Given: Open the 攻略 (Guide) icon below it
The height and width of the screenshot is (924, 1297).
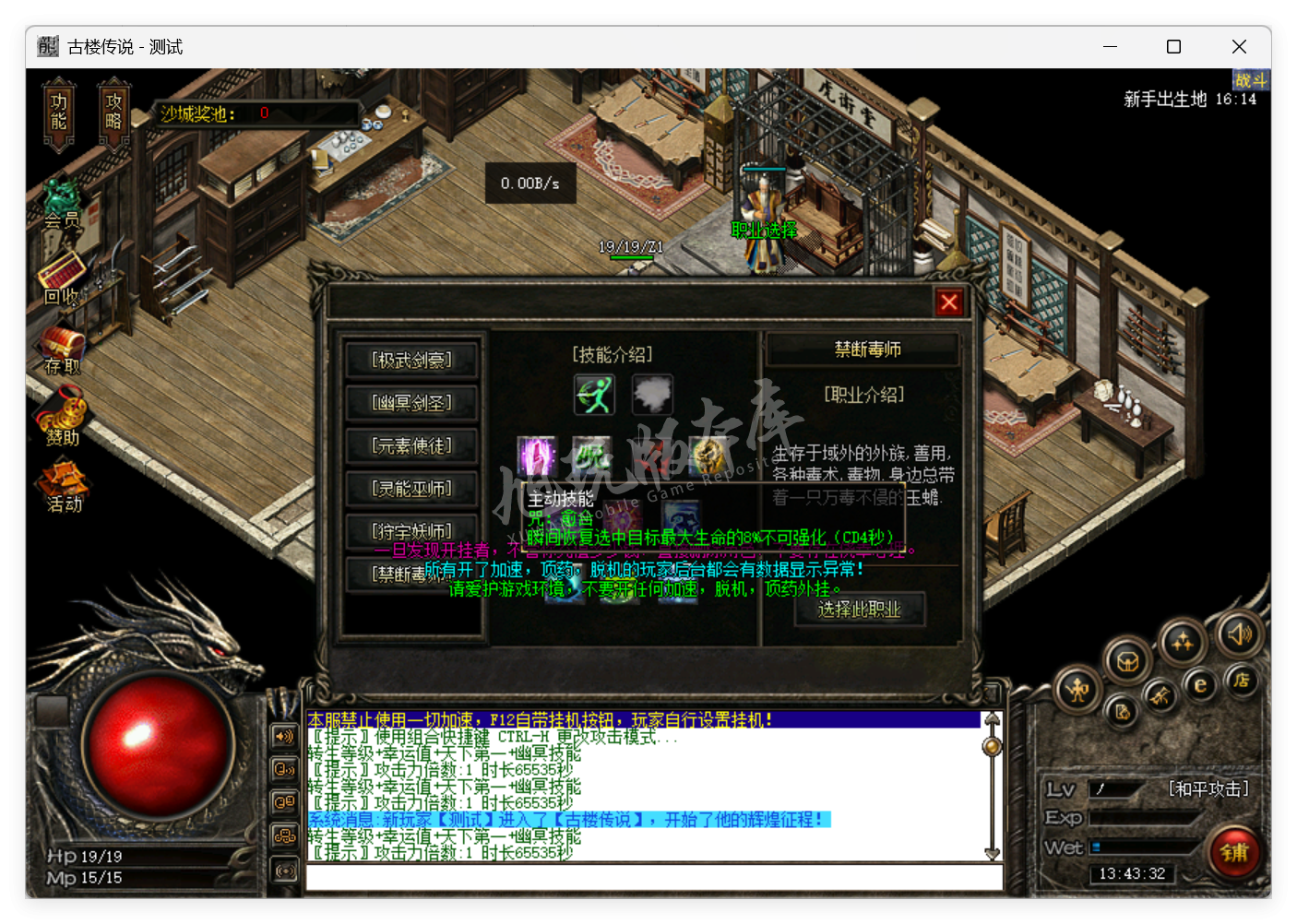Looking at the screenshot, I should tap(113, 113).
